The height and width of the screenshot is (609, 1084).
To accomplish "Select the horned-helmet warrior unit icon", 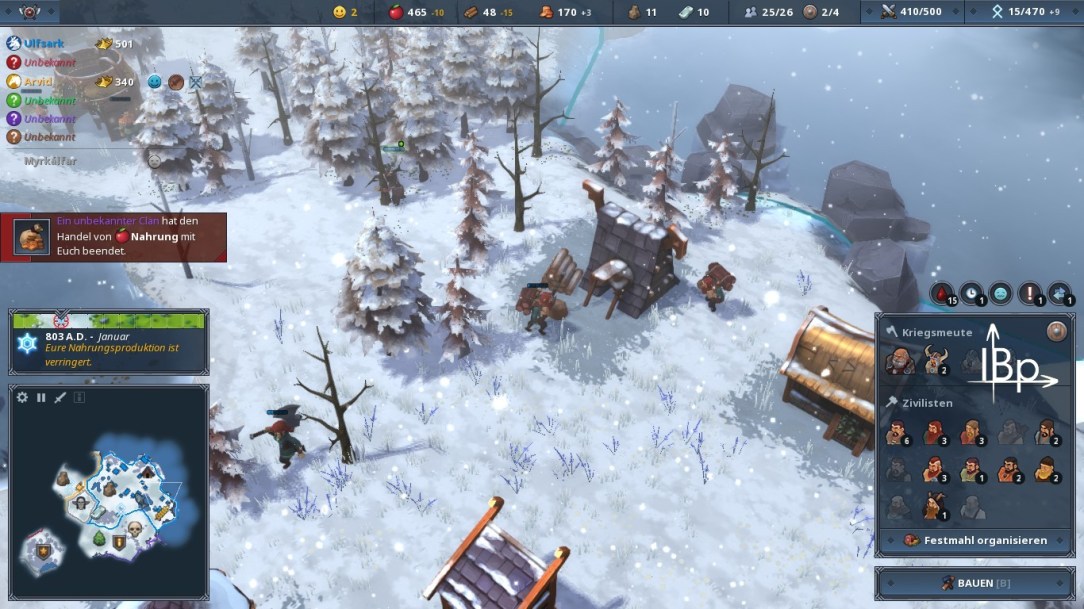I will (935, 361).
